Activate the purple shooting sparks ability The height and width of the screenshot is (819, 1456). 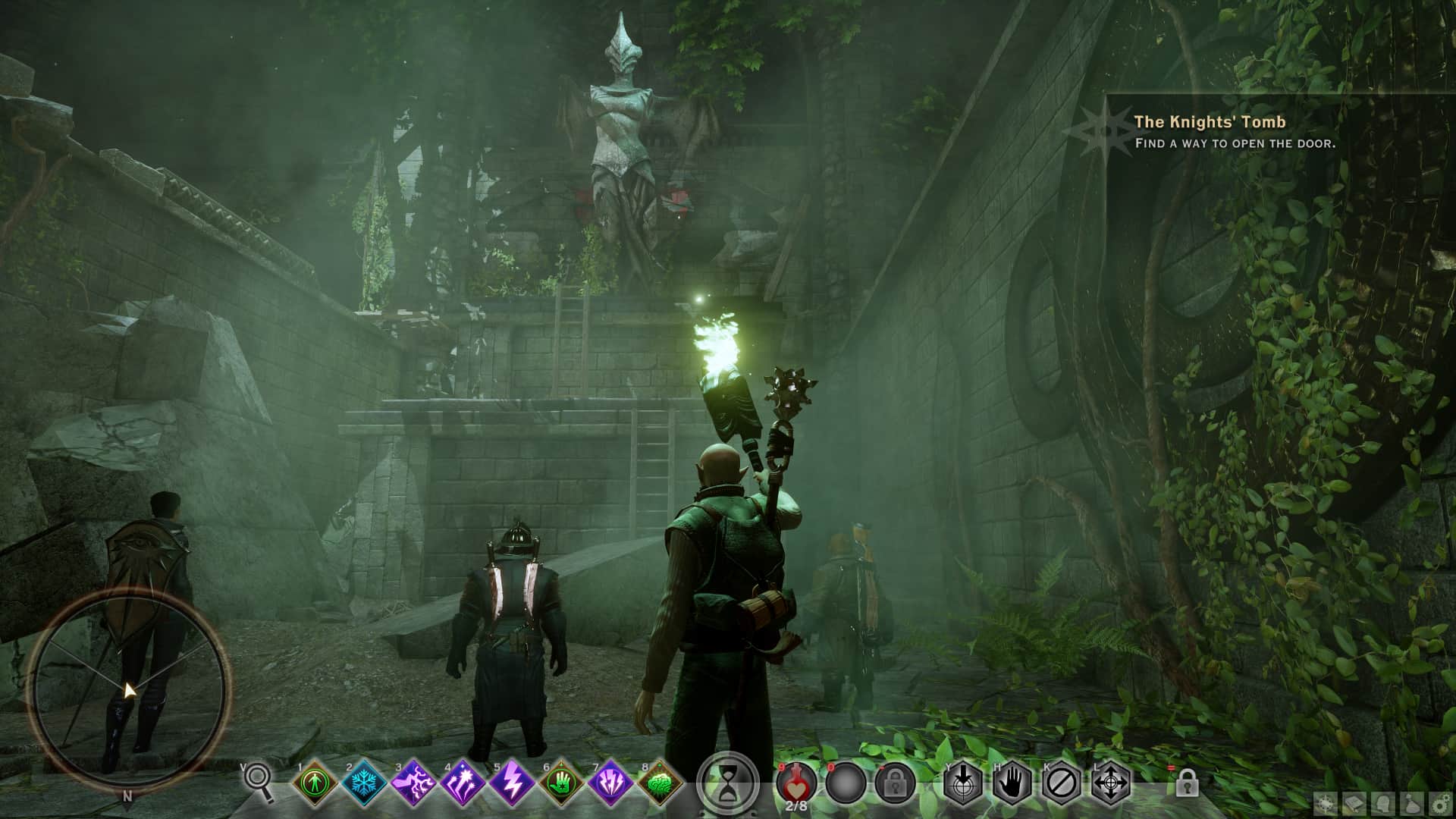pos(463,783)
